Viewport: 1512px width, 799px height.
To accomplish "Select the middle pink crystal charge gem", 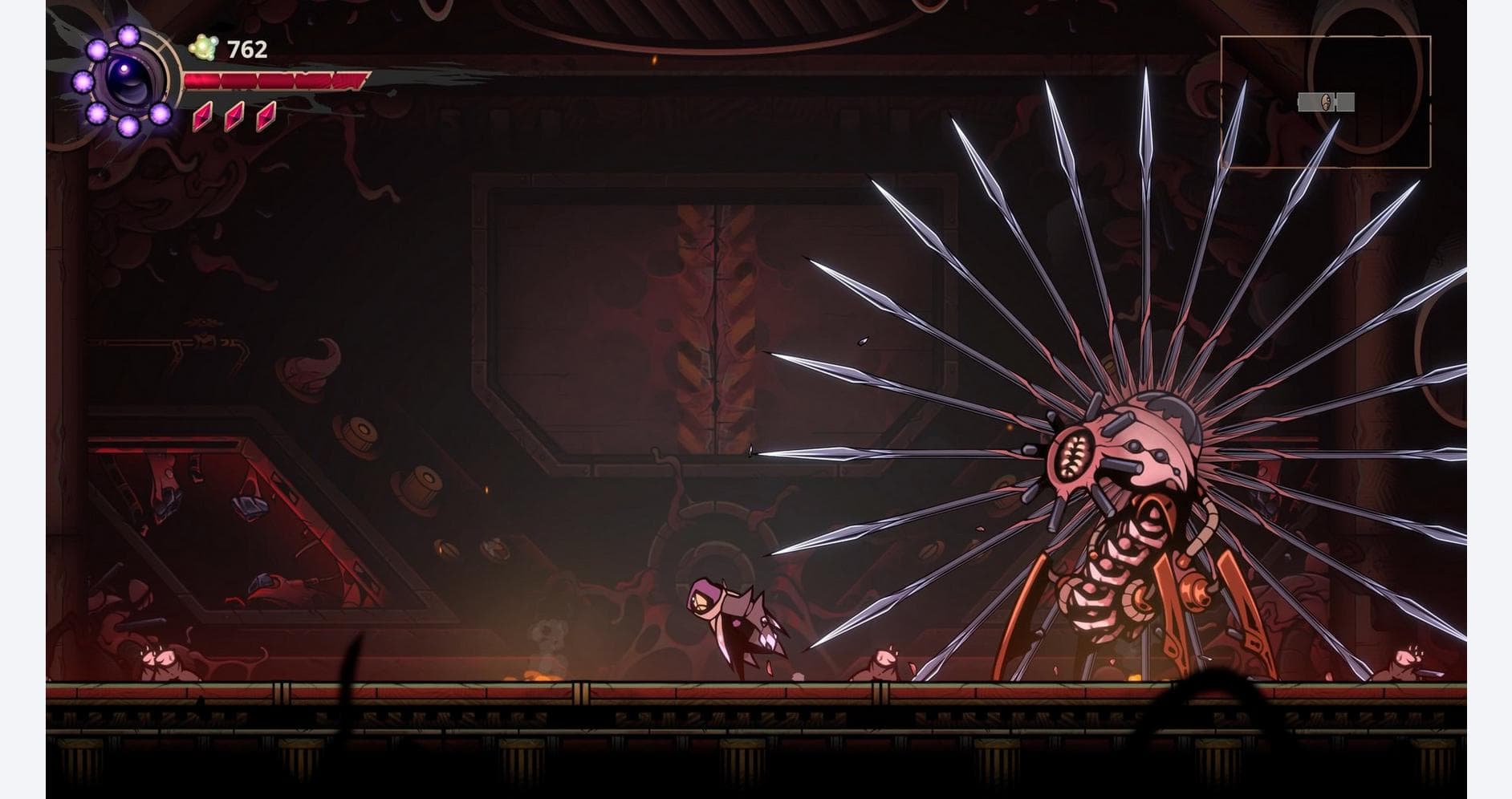I will point(234,119).
